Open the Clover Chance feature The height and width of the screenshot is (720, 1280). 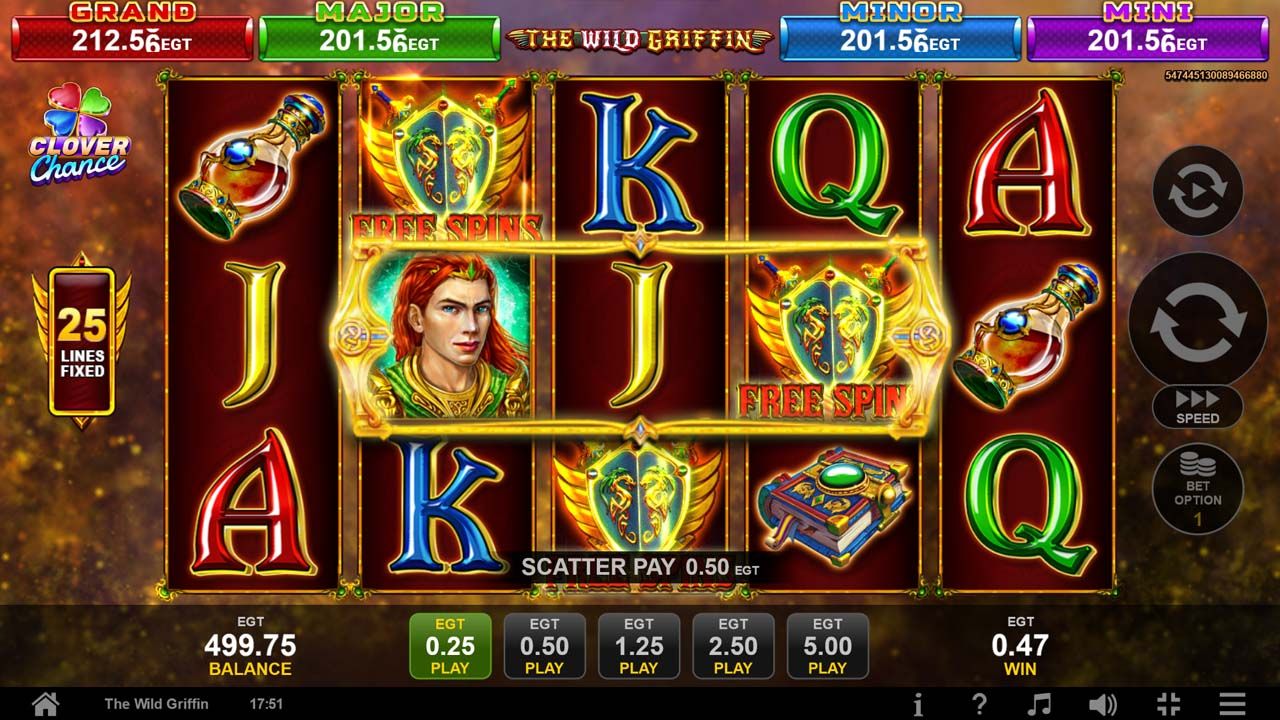tap(80, 135)
